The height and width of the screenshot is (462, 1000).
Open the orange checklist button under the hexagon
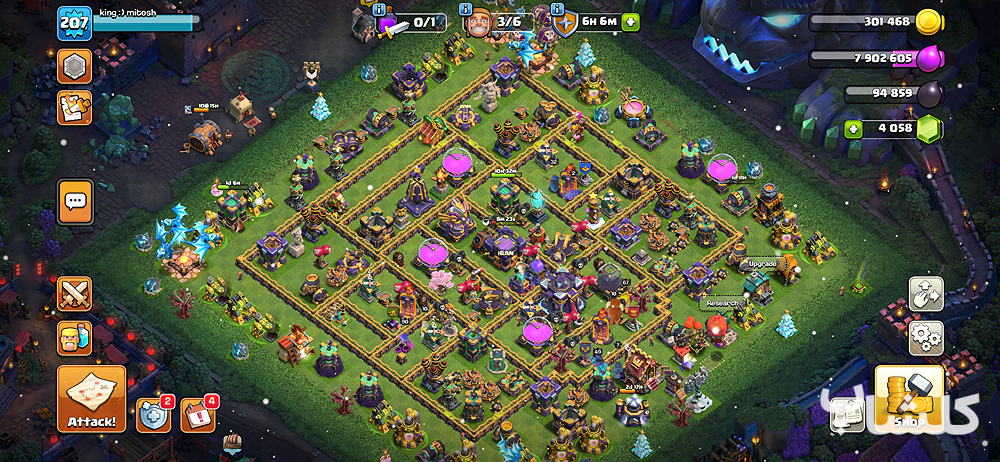(75, 107)
